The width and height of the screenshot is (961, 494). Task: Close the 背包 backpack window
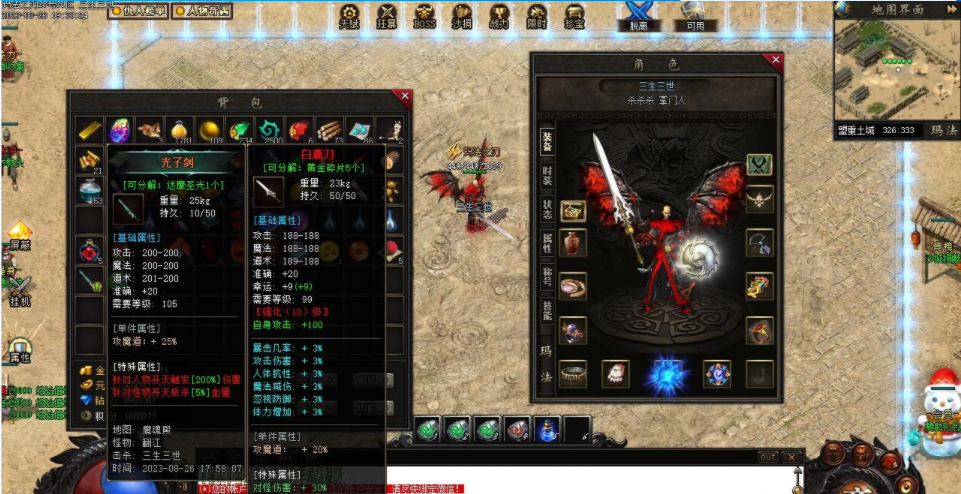click(405, 97)
